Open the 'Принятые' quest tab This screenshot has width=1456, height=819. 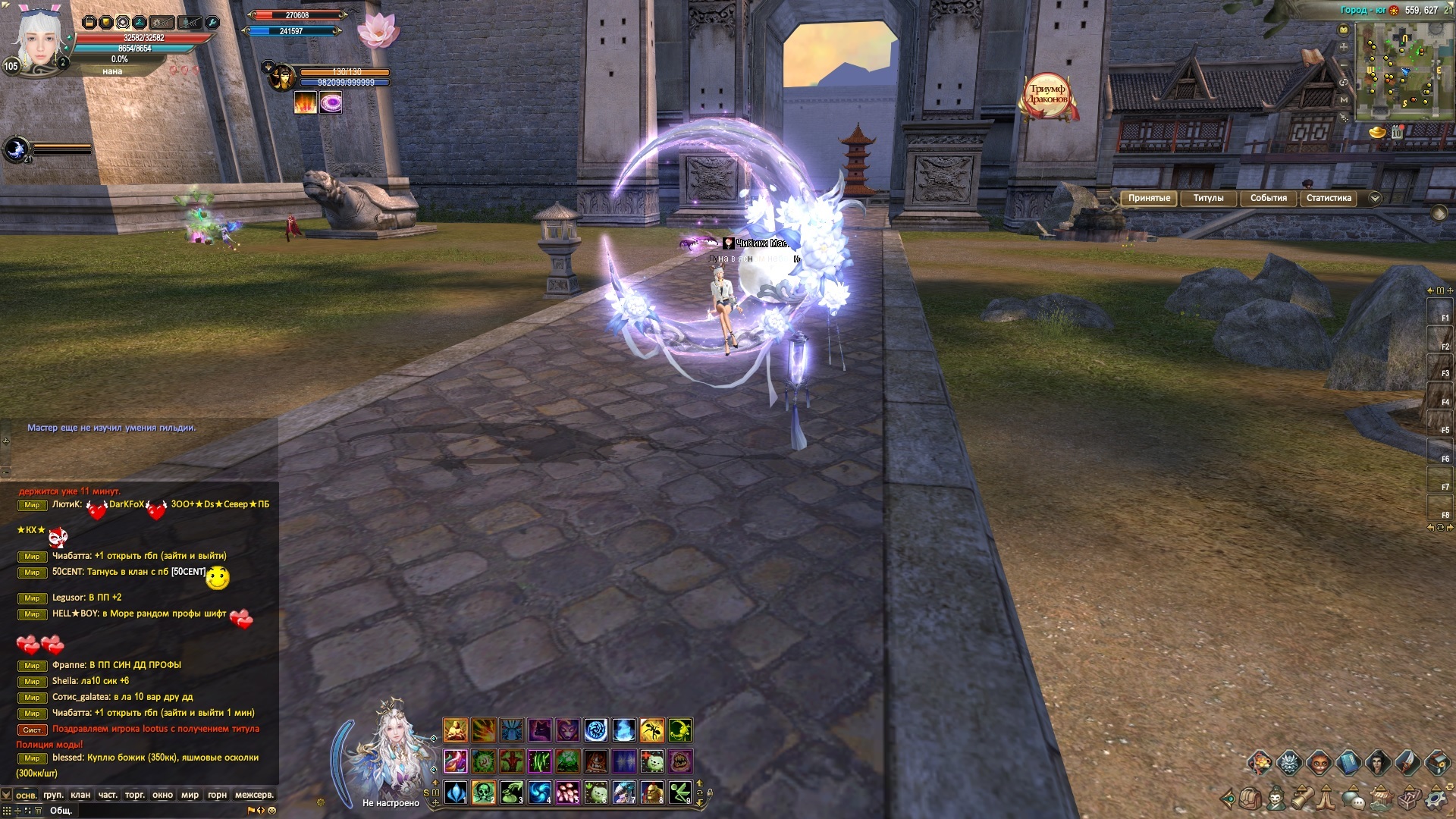point(1149,198)
